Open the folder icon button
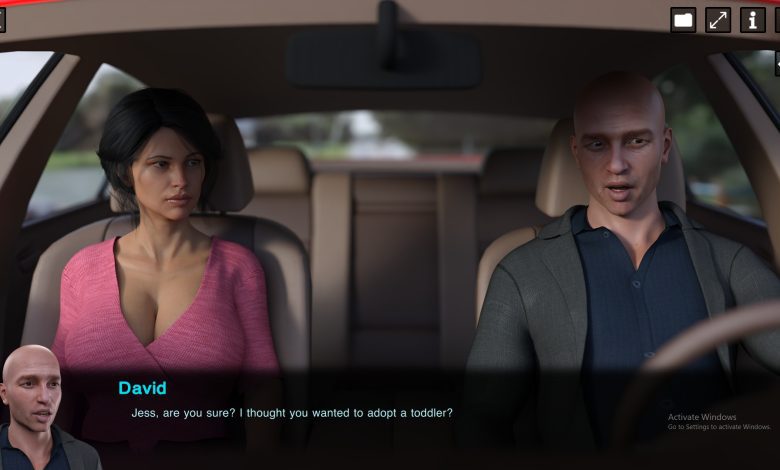 pyautogui.click(x=683, y=19)
